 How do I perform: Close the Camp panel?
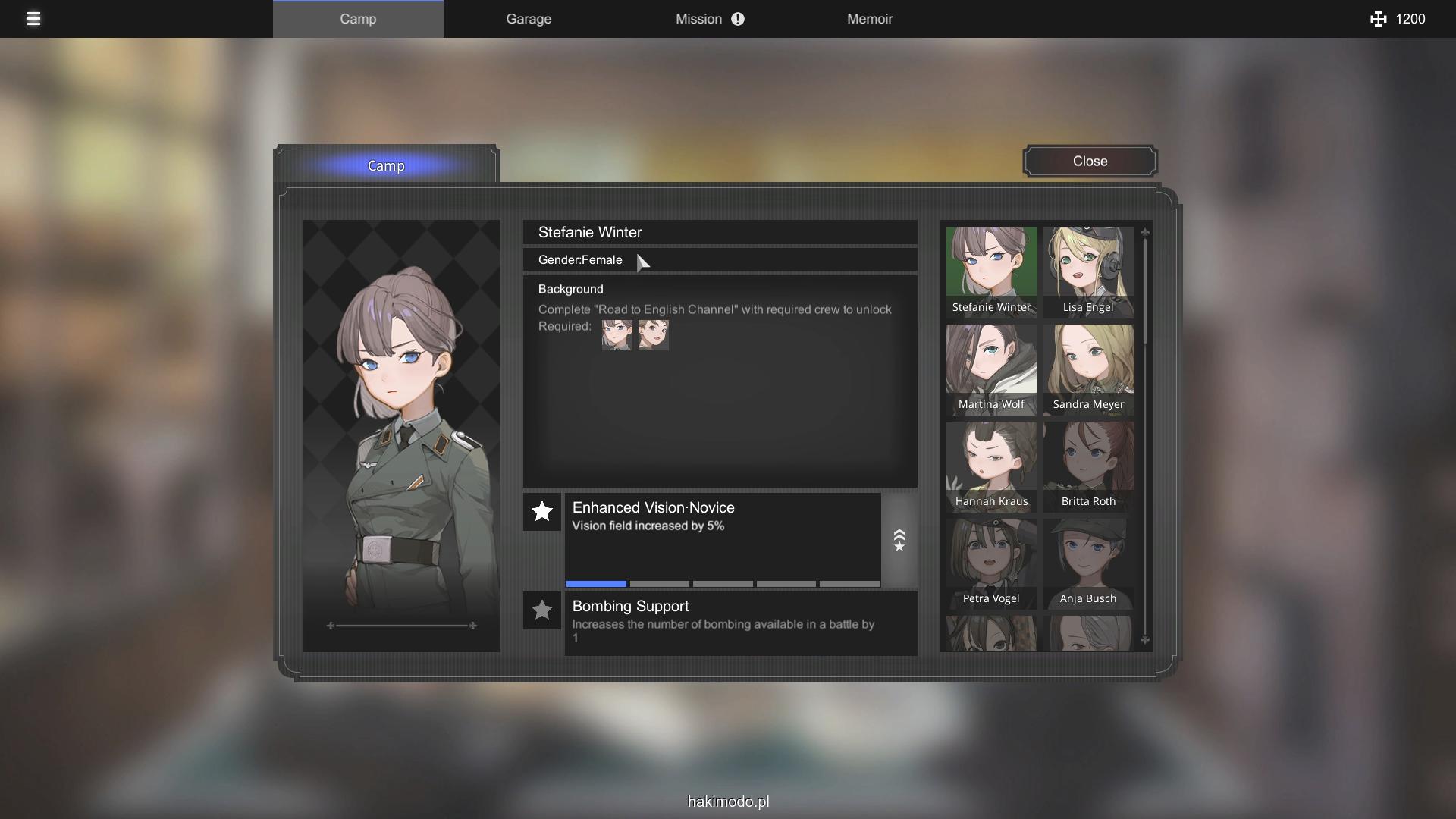1090,162
